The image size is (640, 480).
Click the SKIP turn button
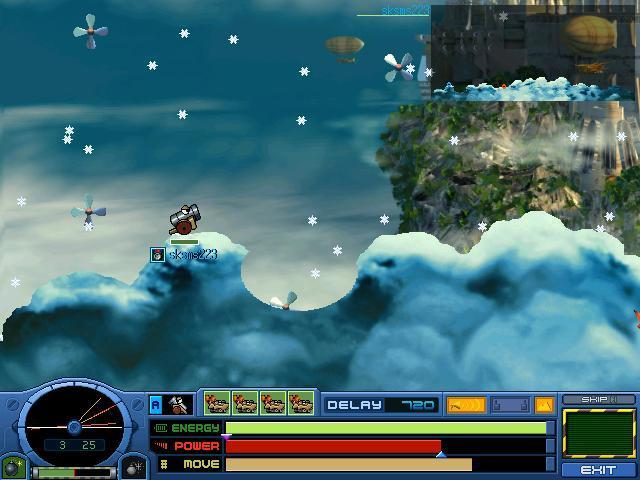point(599,400)
